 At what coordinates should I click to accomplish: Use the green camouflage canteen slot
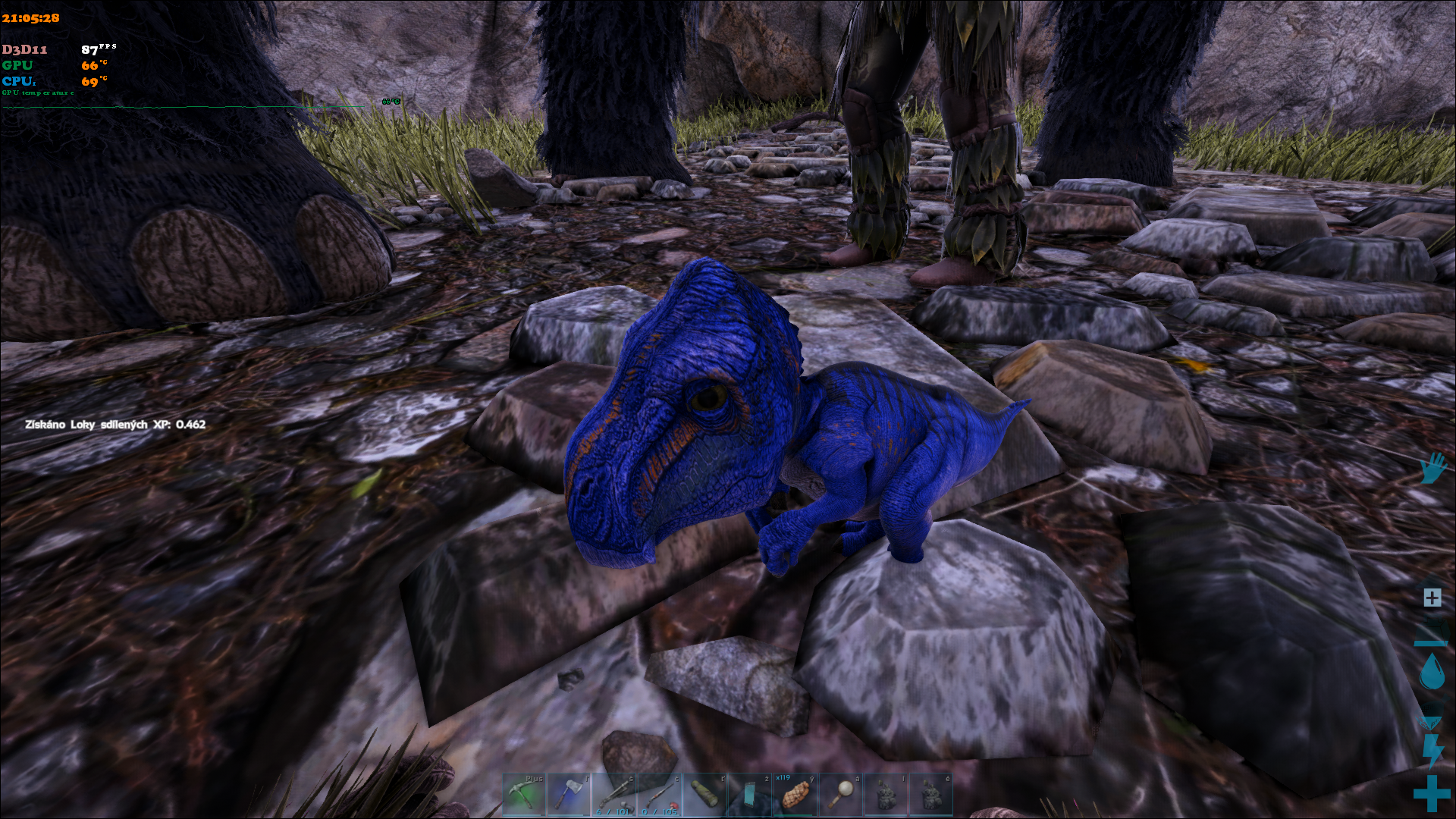point(704,794)
